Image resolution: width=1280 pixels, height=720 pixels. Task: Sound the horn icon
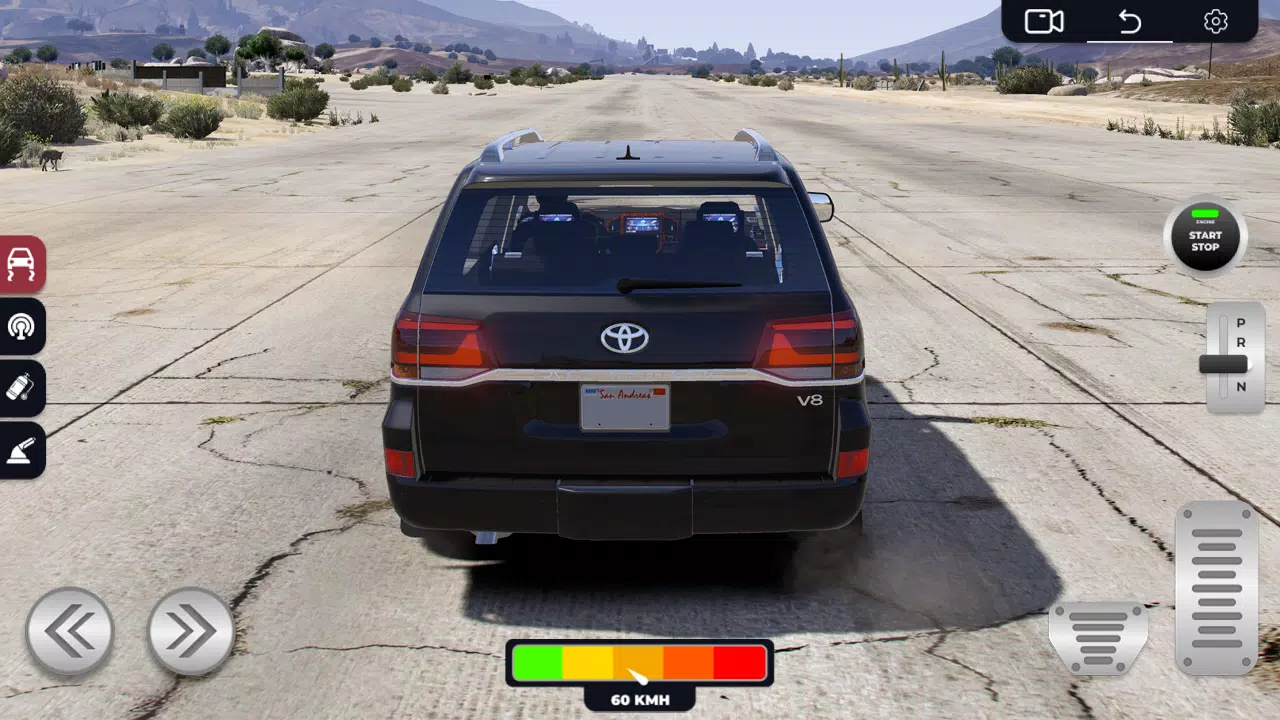point(22,328)
